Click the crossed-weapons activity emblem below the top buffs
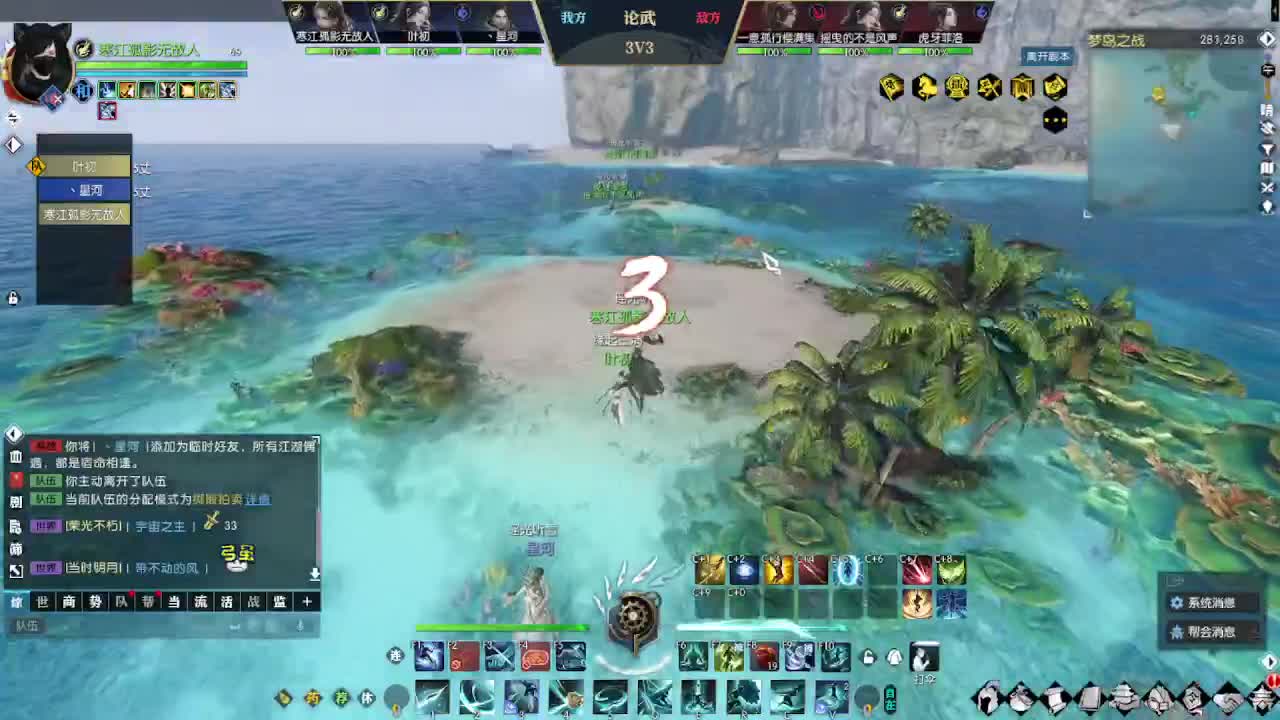This screenshot has height=720, width=1280. click(x=989, y=85)
